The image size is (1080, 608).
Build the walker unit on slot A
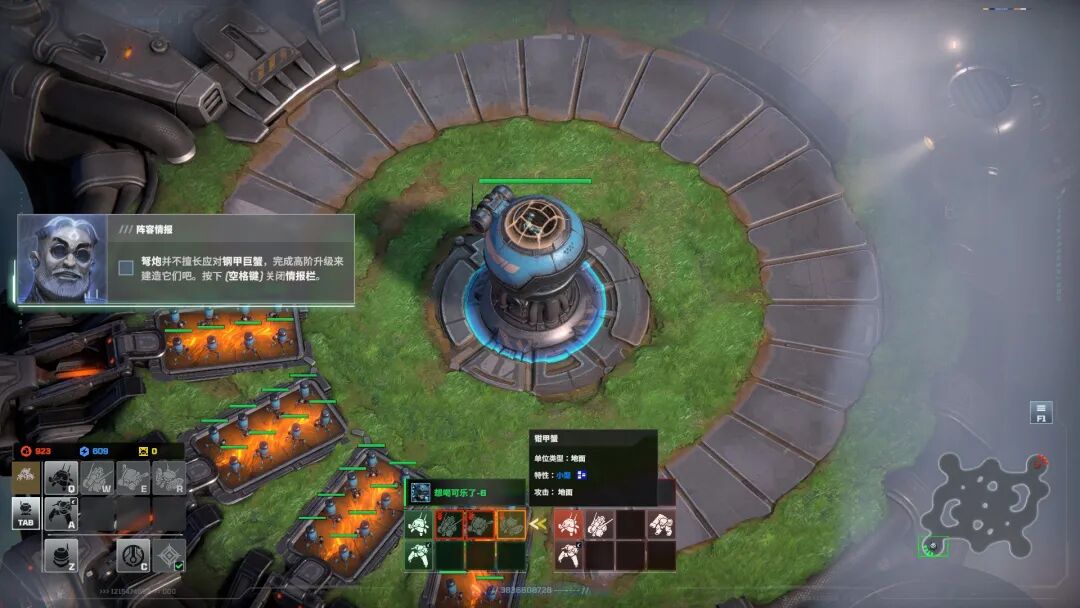coord(62,513)
